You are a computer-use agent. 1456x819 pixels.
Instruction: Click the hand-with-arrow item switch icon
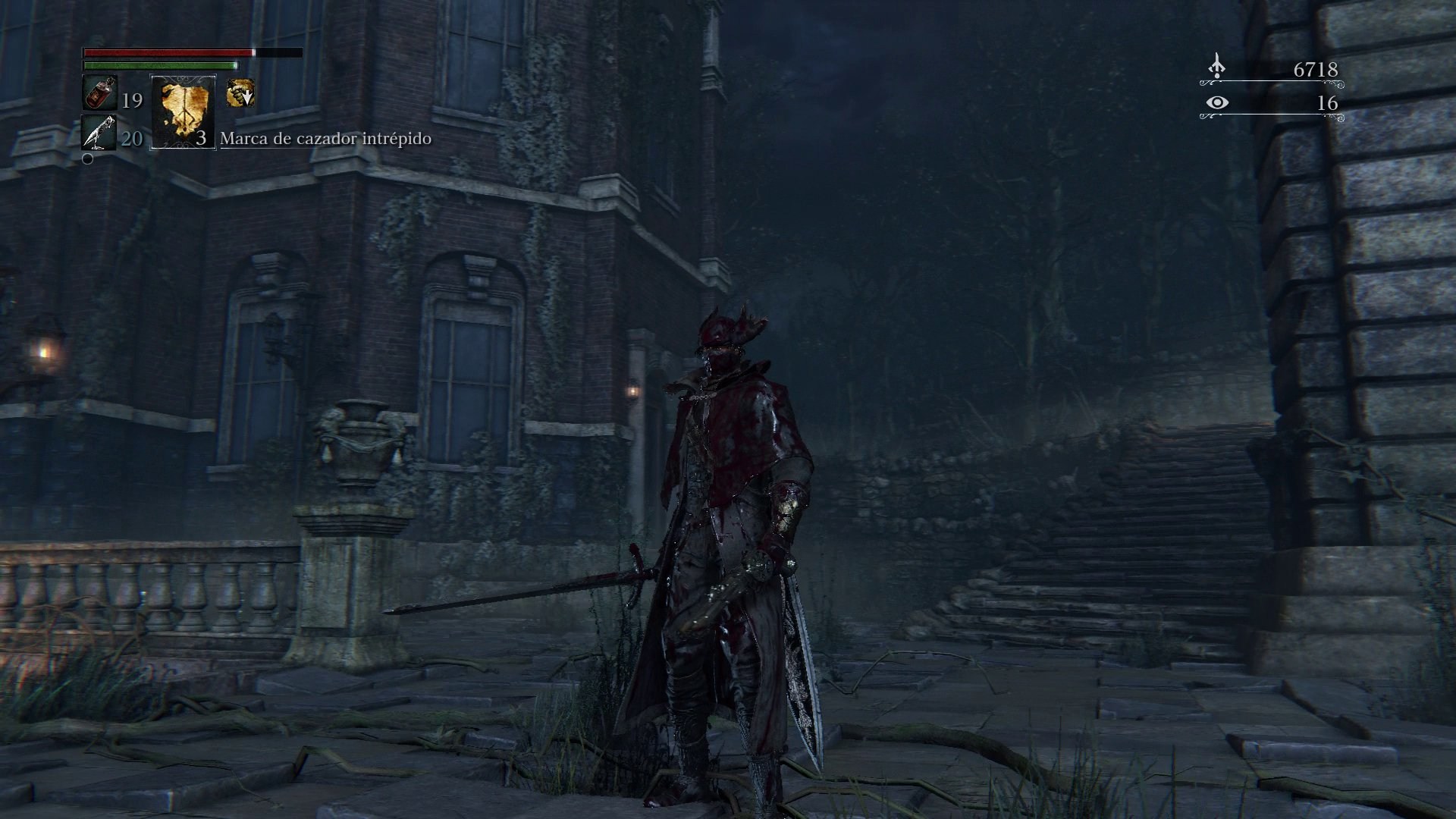pos(240,93)
